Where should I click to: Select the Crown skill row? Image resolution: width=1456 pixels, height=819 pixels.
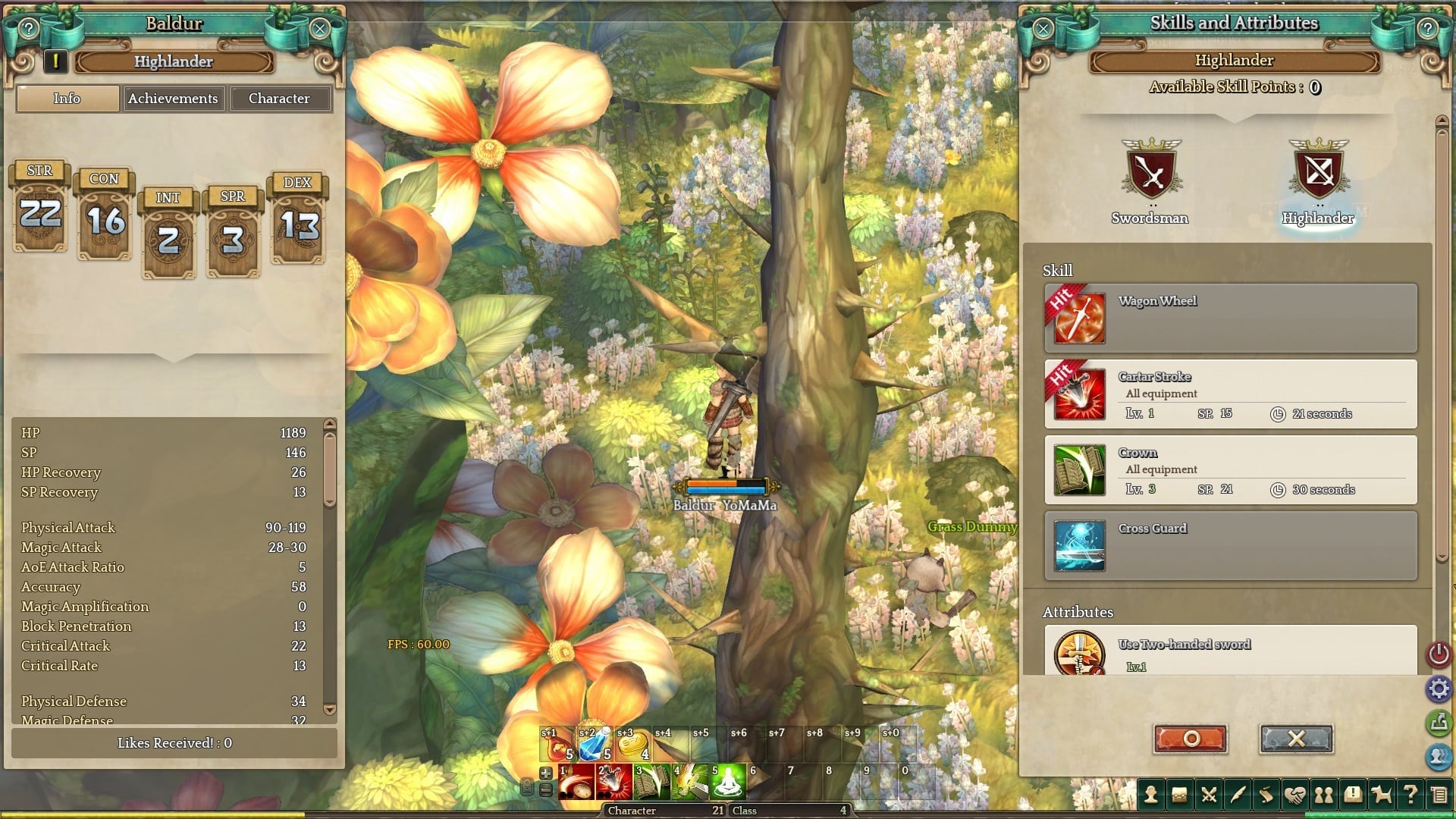1230,470
